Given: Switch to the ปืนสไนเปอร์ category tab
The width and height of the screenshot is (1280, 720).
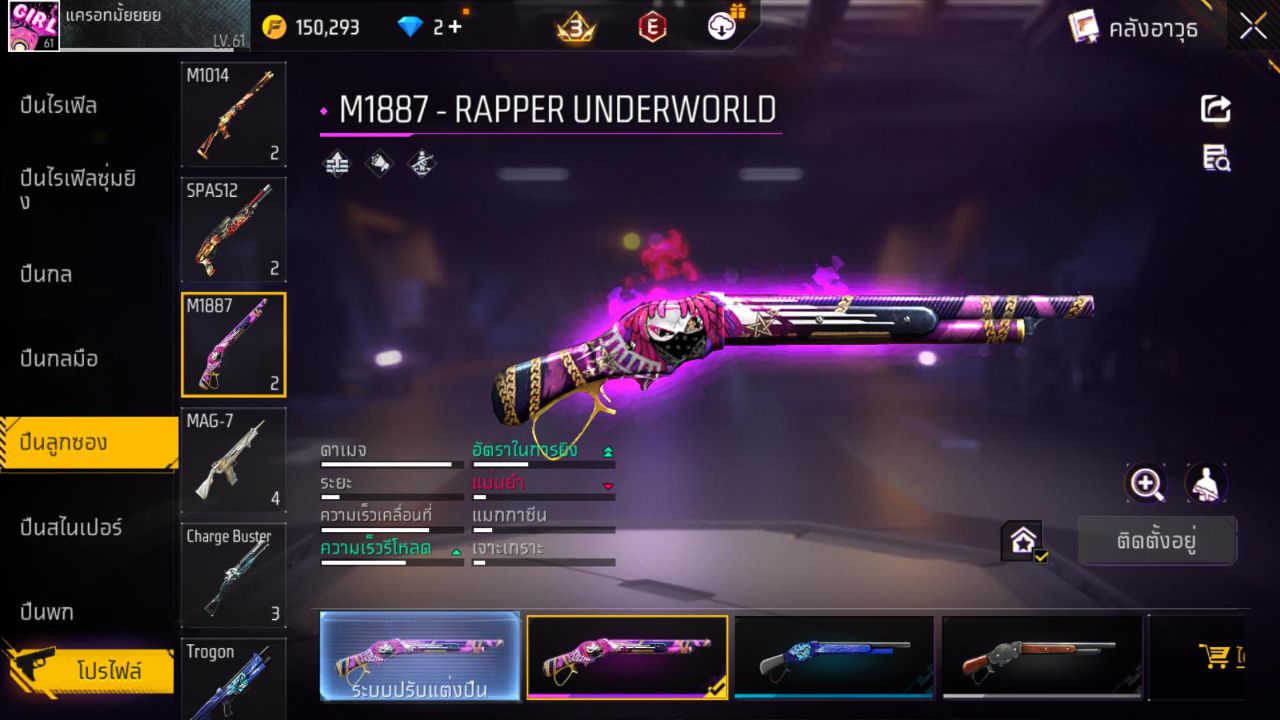Looking at the screenshot, I should pos(70,528).
